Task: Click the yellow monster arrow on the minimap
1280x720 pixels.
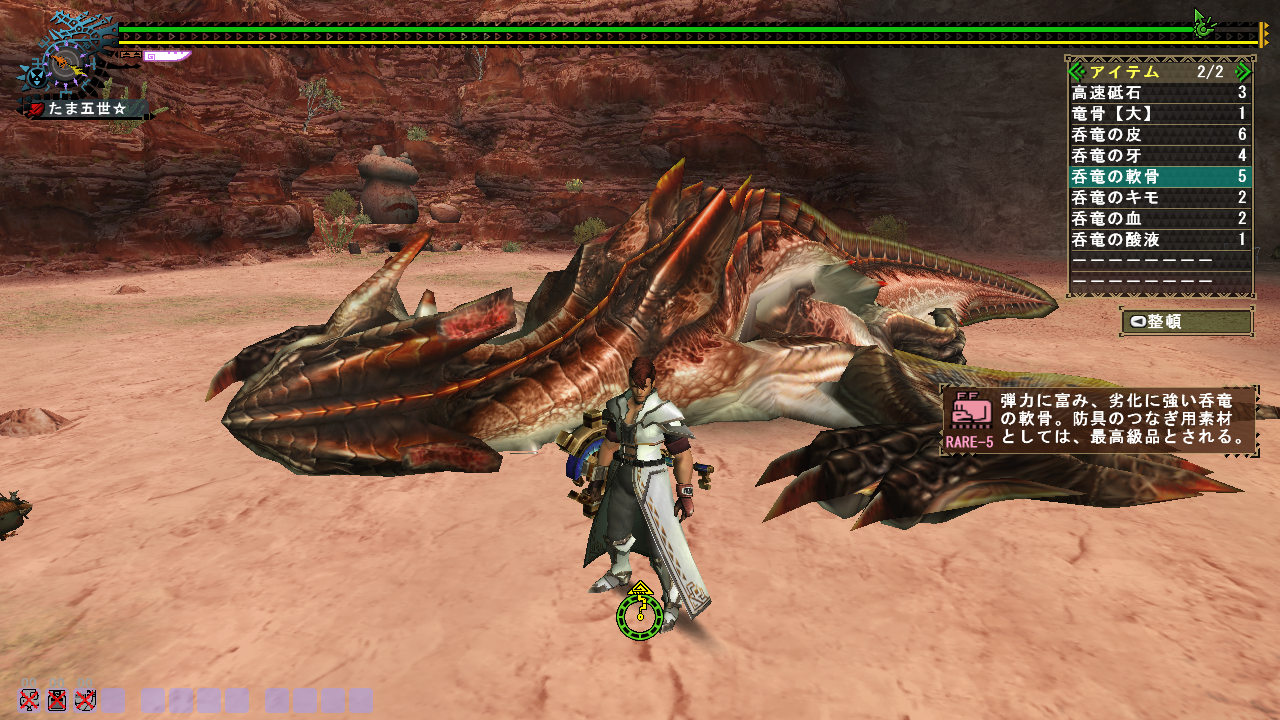Action: [x=77, y=69]
